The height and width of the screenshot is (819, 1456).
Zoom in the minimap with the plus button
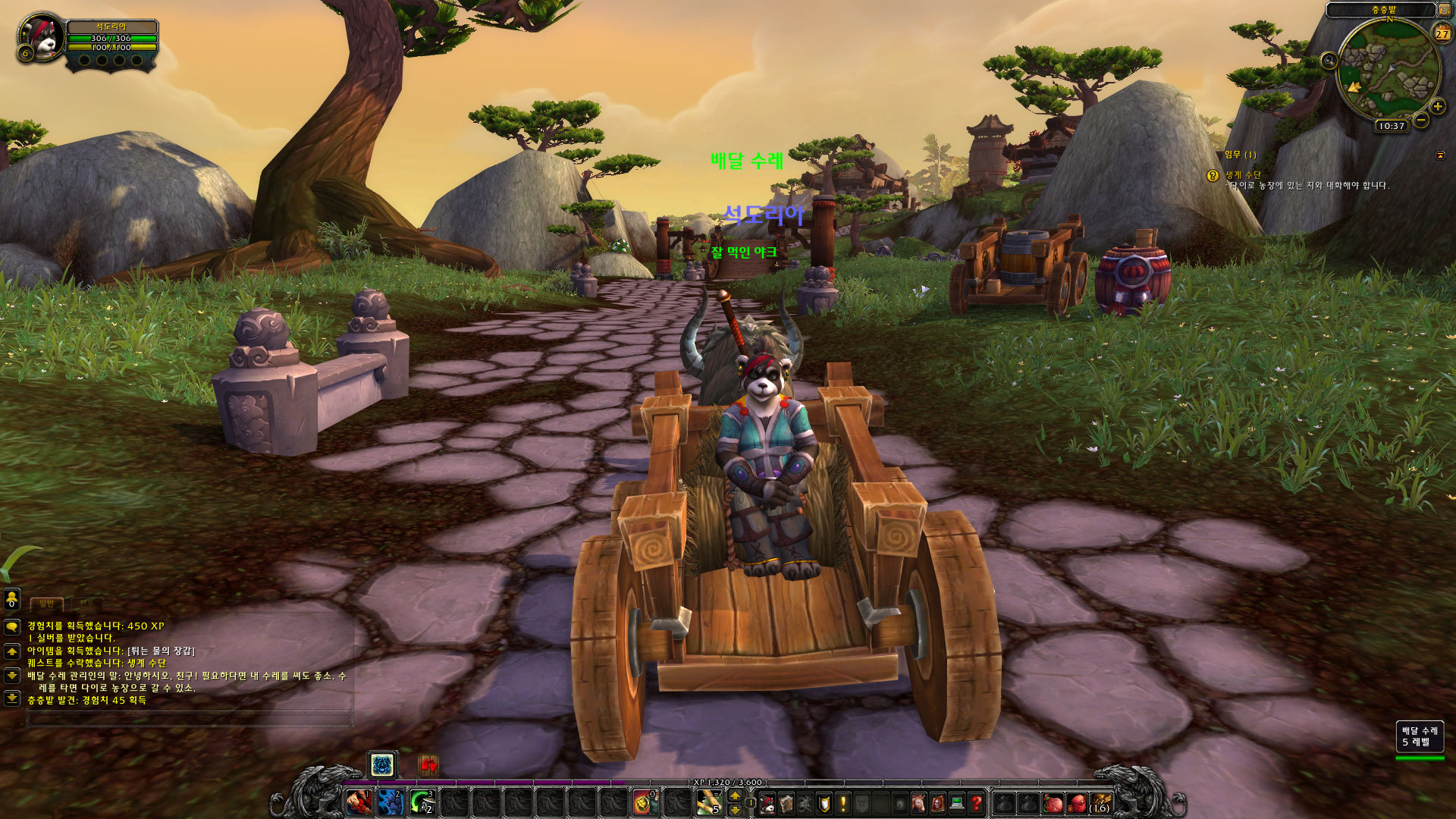(x=1437, y=107)
